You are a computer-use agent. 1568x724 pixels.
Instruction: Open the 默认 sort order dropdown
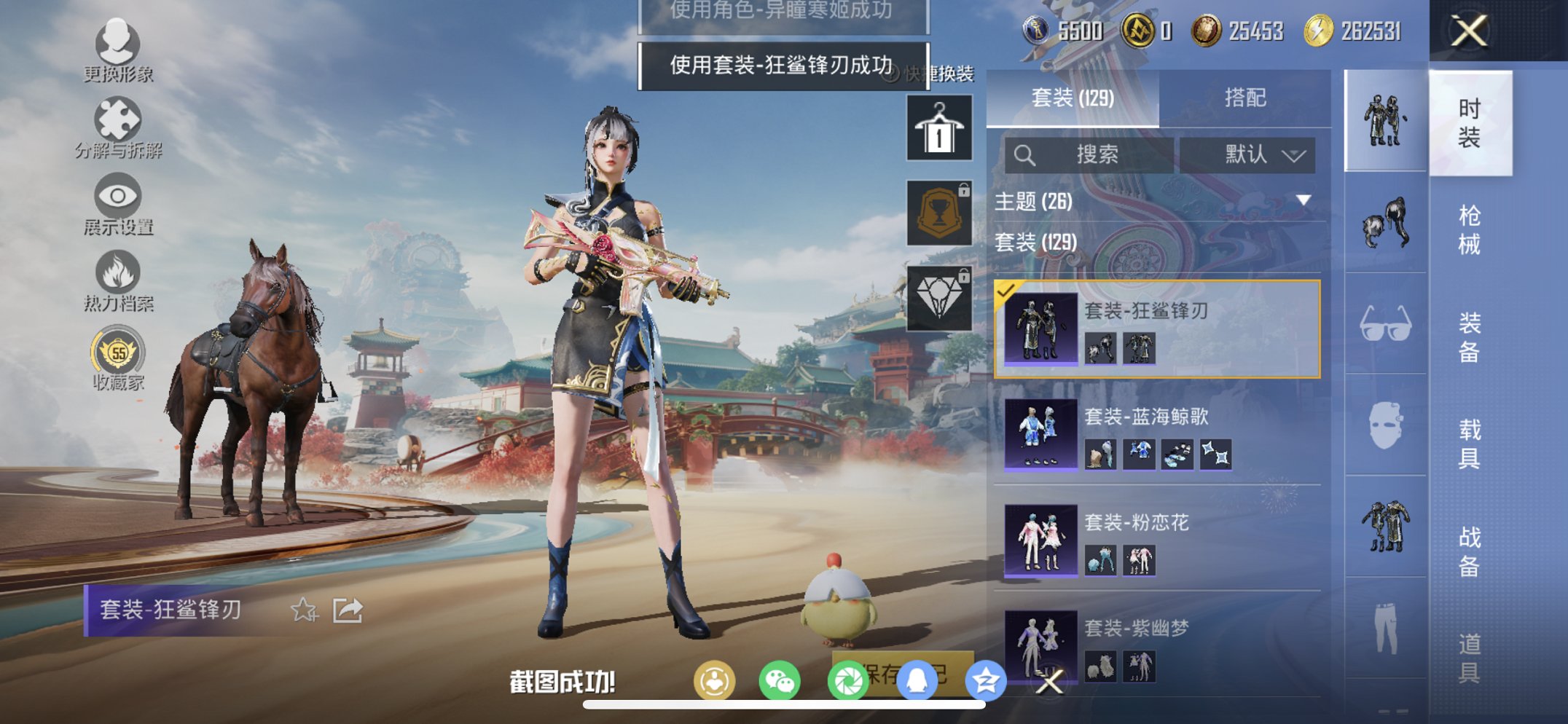pos(1255,154)
